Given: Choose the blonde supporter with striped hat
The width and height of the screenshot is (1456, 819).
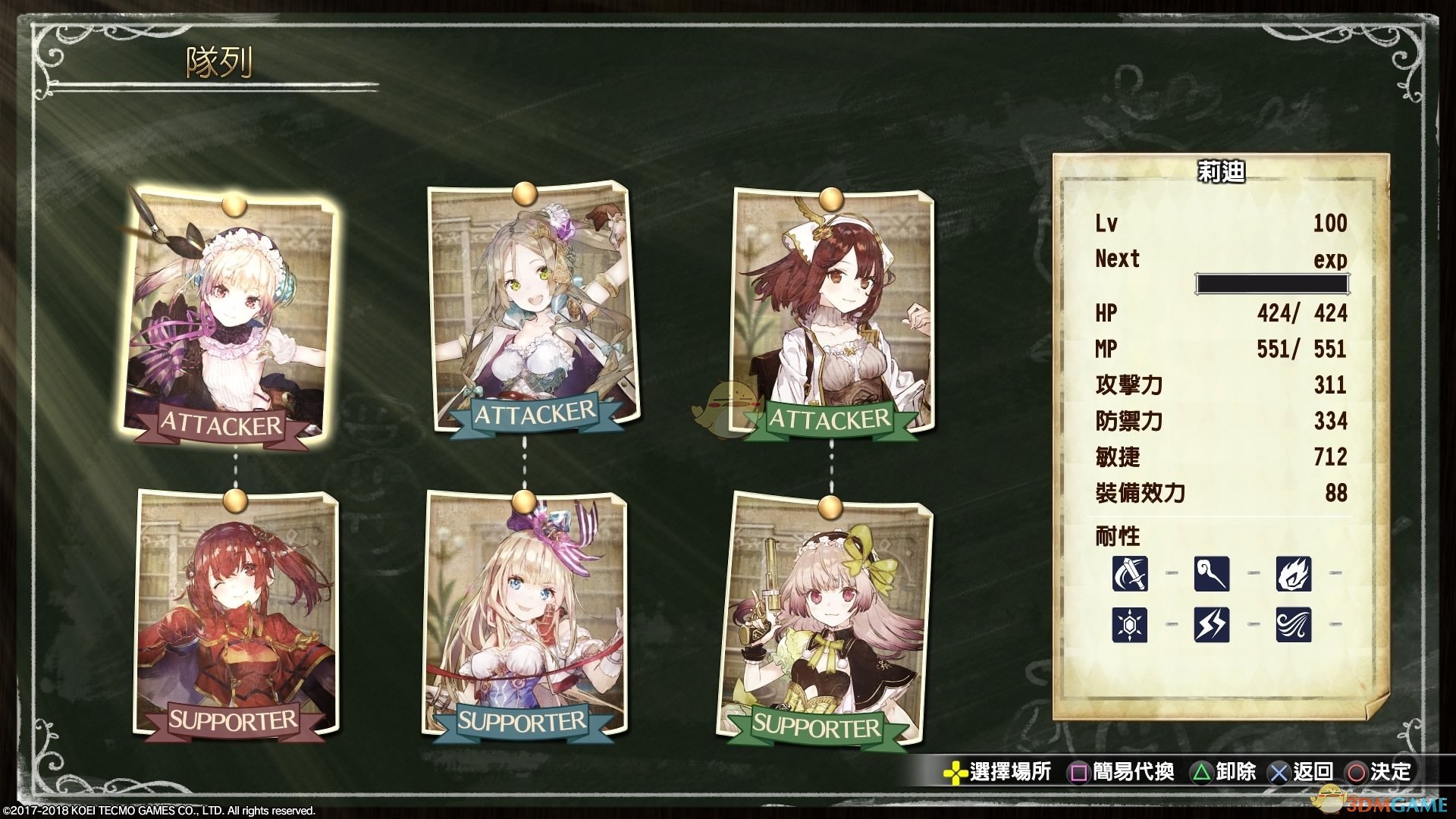Looking at the screenshot, I should (525, 616).
